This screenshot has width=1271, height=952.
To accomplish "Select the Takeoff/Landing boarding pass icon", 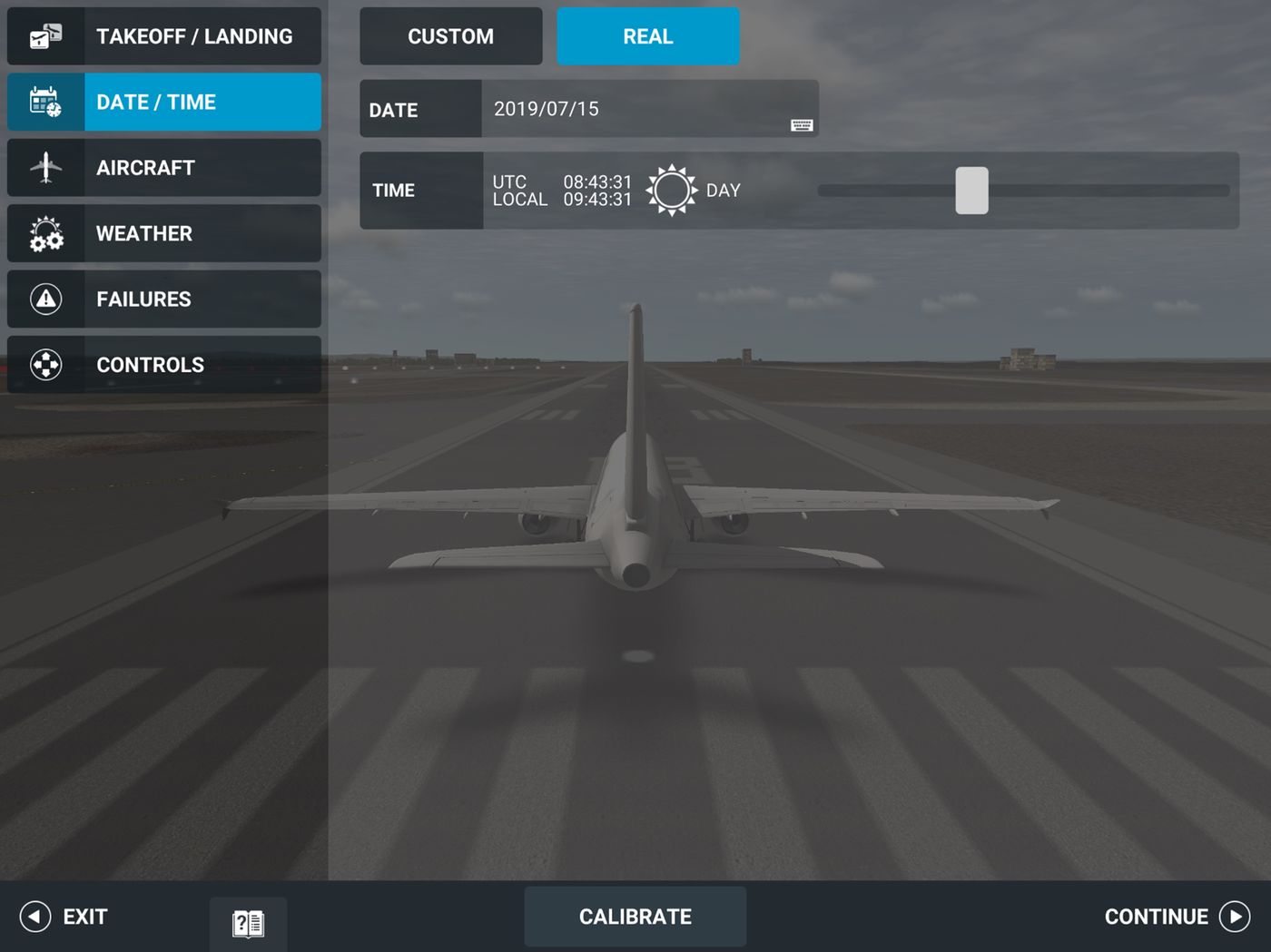I will (45, 36).
